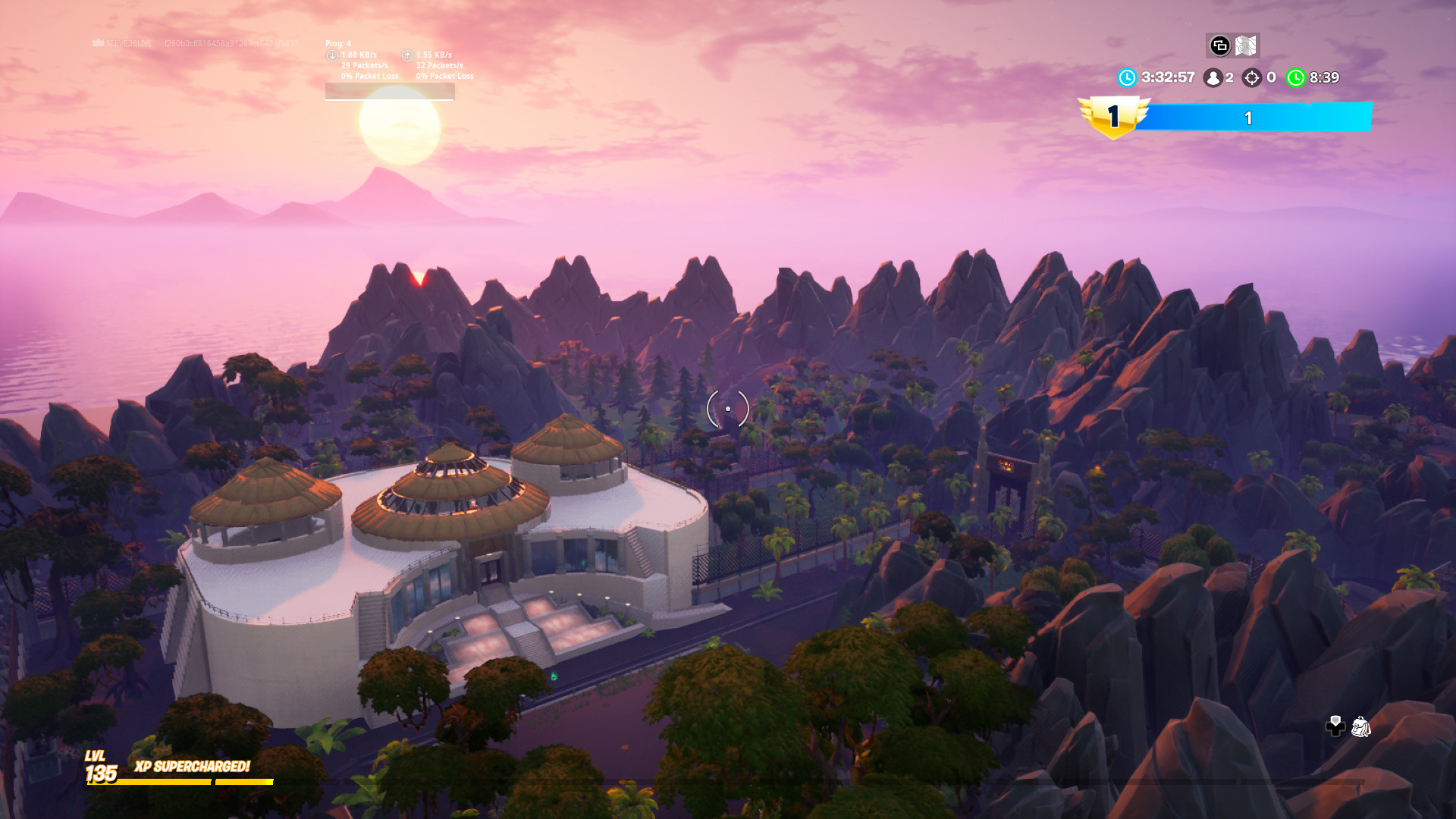Image resolution: width=1456 pixels, height=819 pixels.
Task: Select the green clock timer icon
Action: pyautogui.click(x=1295, y=77)
